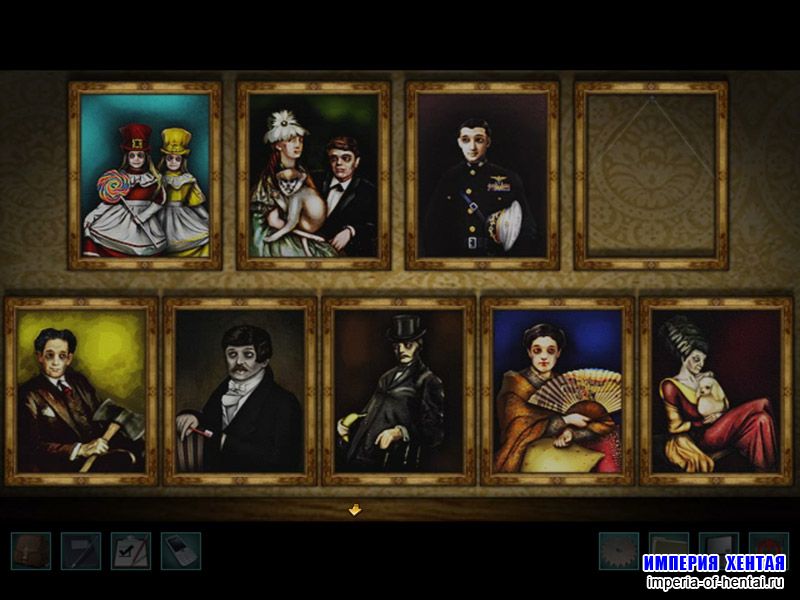Select the portrait of woman holding white dog
Viewport: 800px width, 600px height.
pos(716,391)
